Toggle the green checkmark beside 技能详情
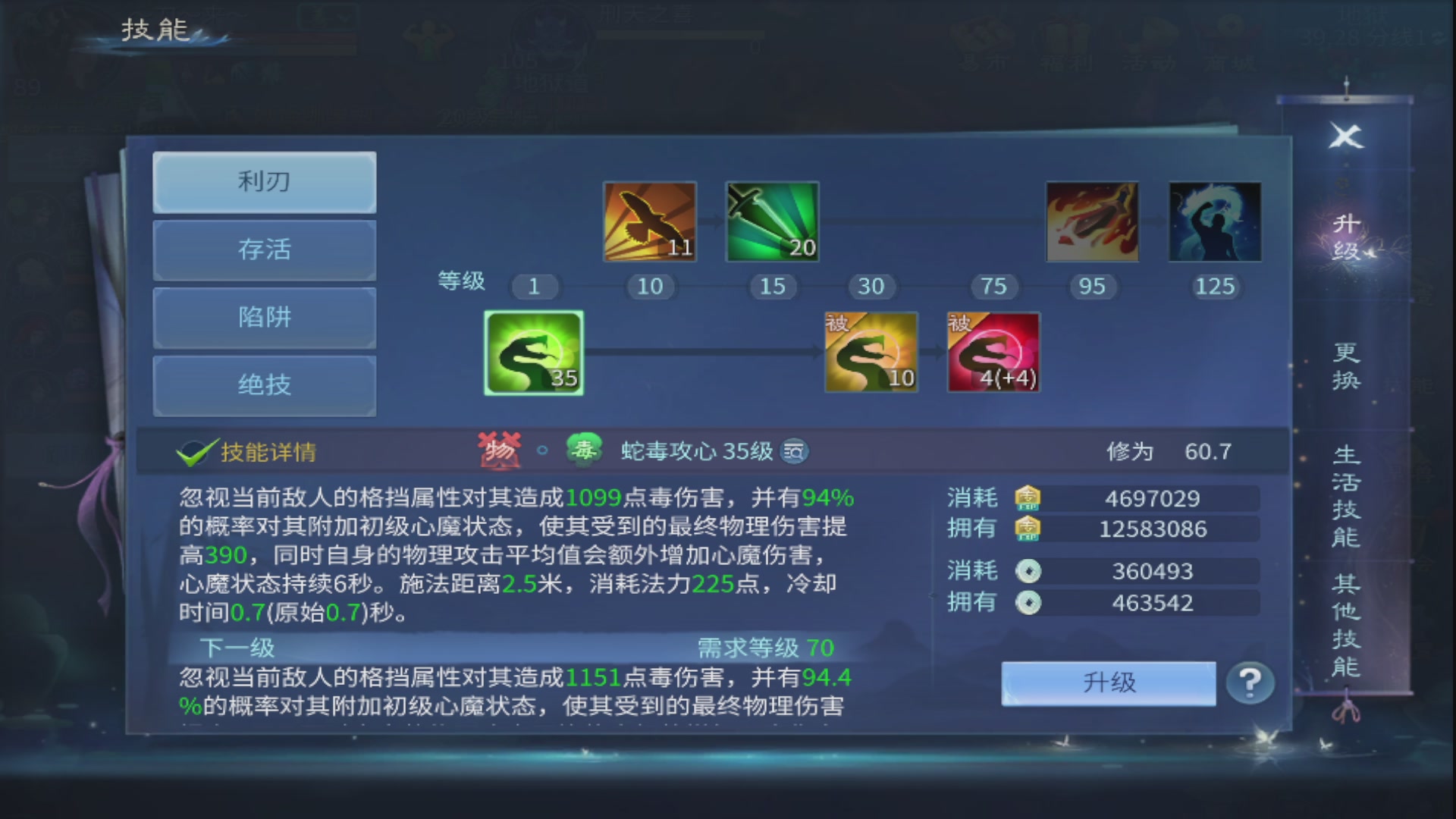The height and width of the screenshot is (819, 1456). coord(196,450)
